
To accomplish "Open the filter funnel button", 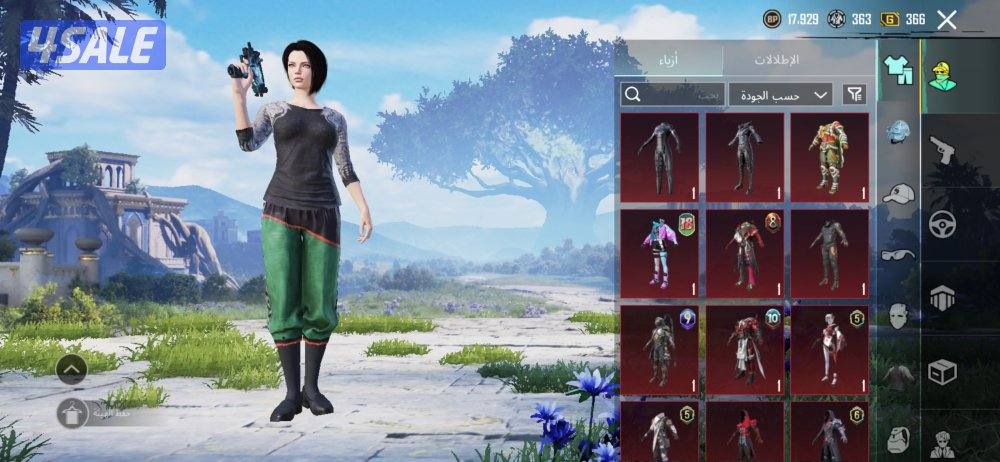I will 854,95.
